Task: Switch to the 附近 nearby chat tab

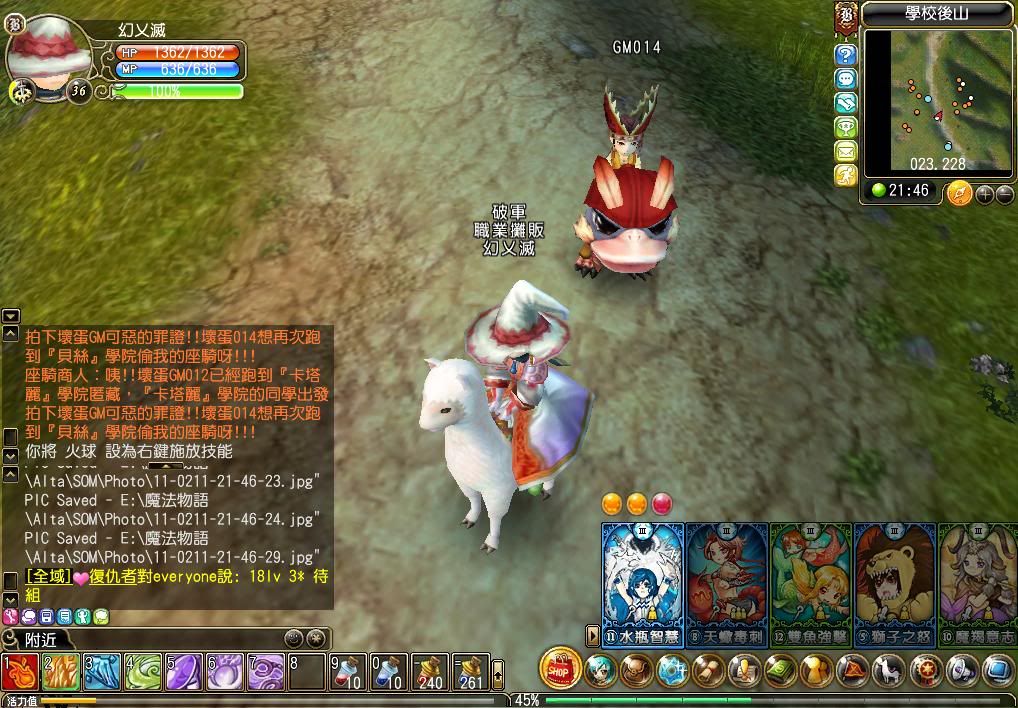Action: coord(40,638)
